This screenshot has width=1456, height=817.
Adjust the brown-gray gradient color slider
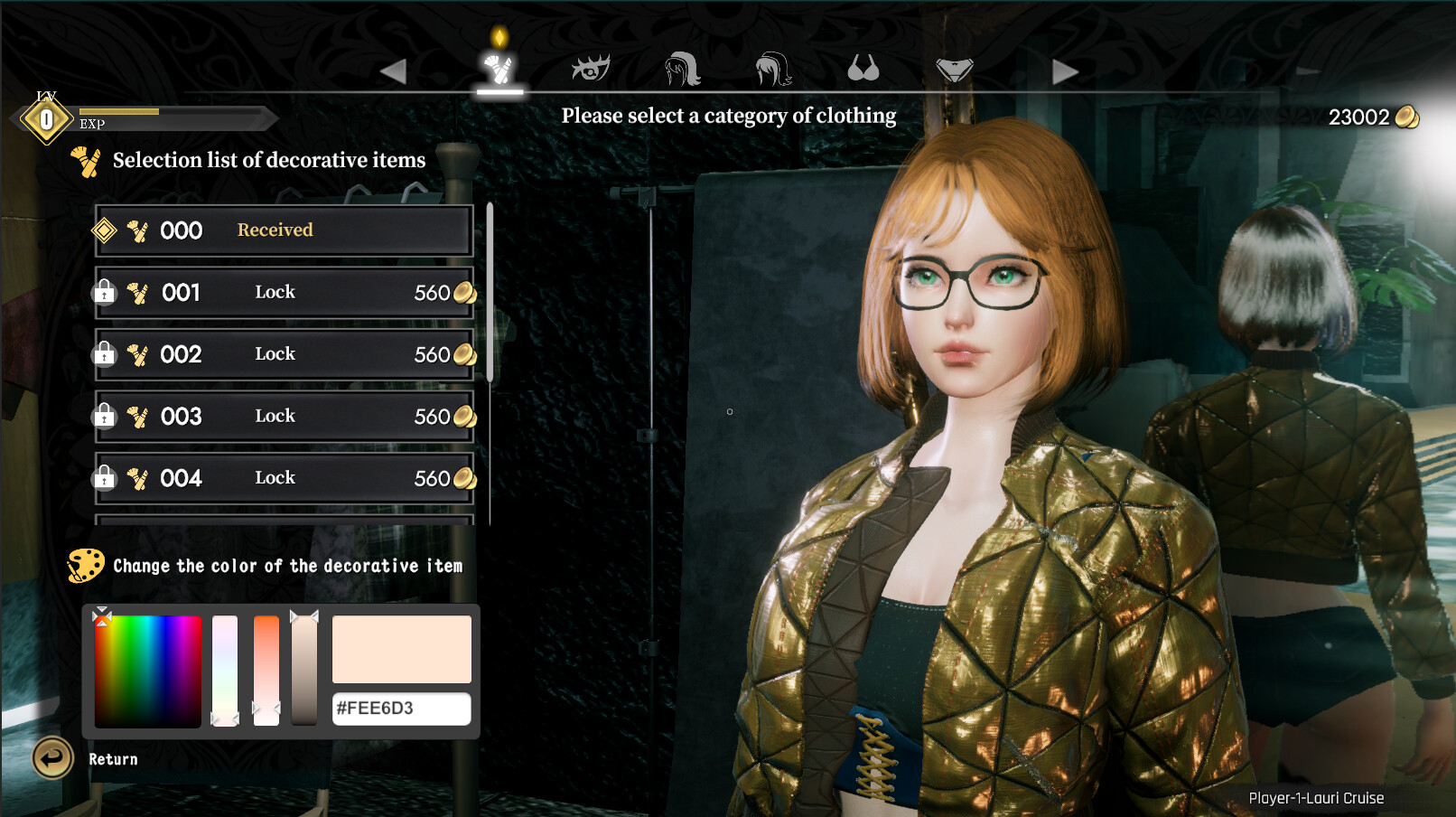coord(304,671)
